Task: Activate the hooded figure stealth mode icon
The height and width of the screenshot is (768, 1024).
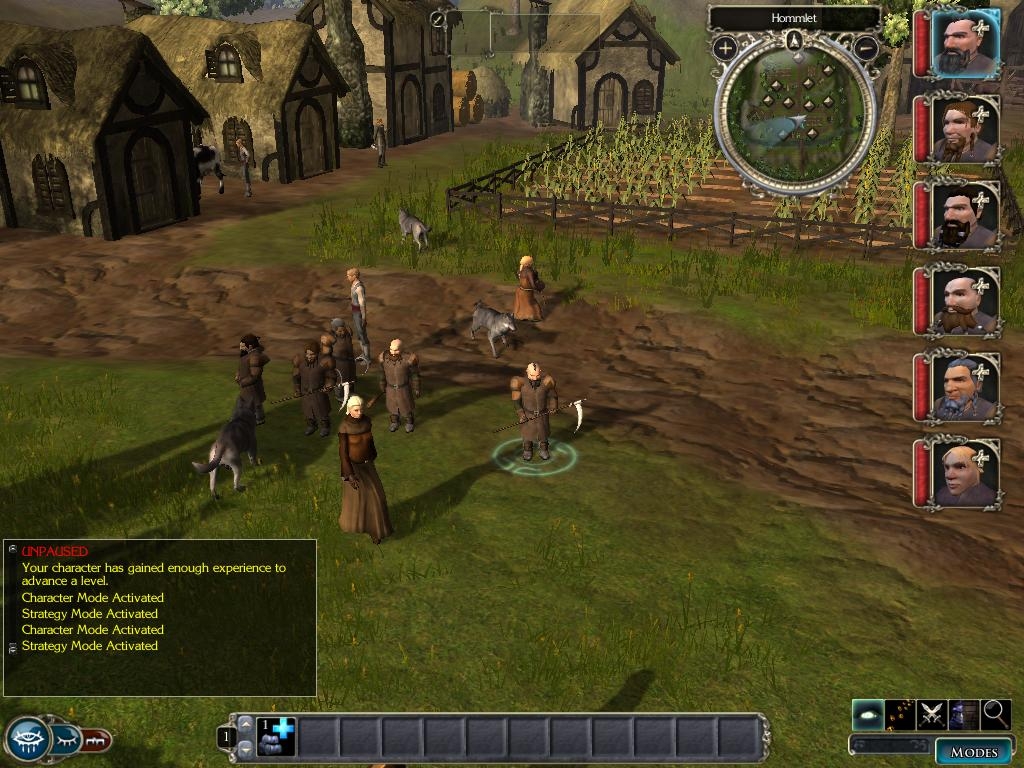Action: [964, 714]
